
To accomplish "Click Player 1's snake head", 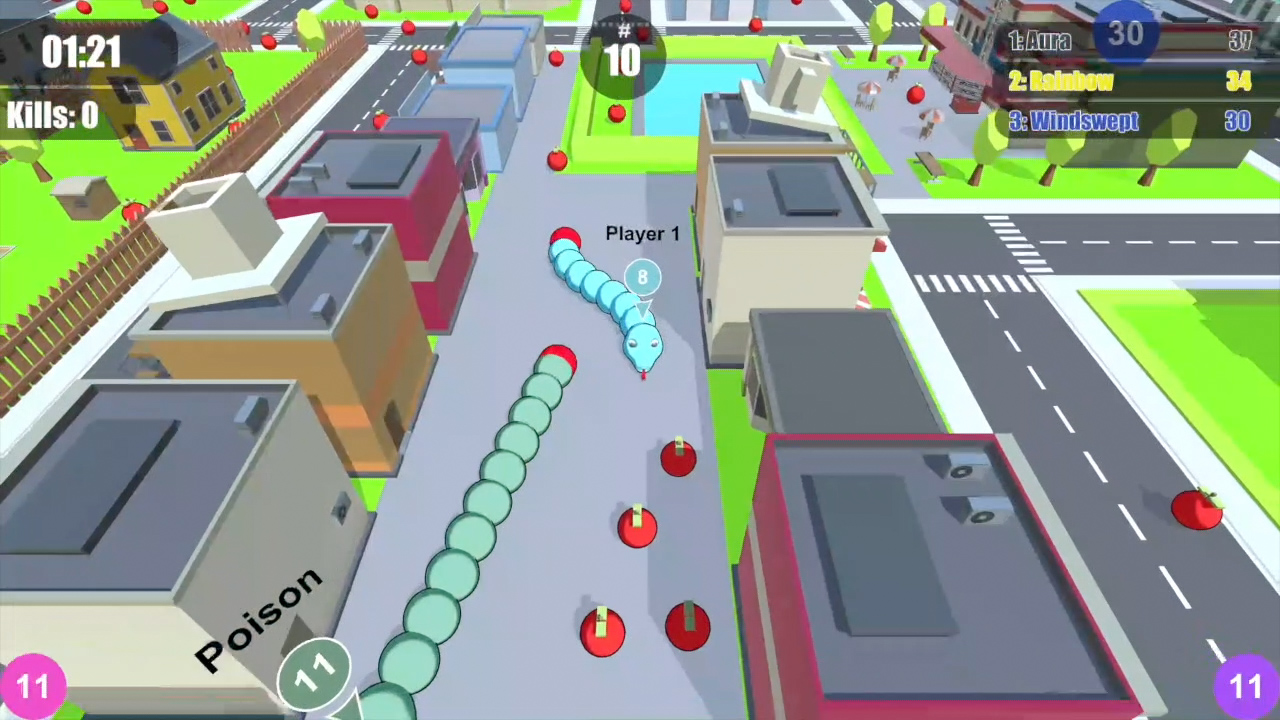I will (642, 345).
